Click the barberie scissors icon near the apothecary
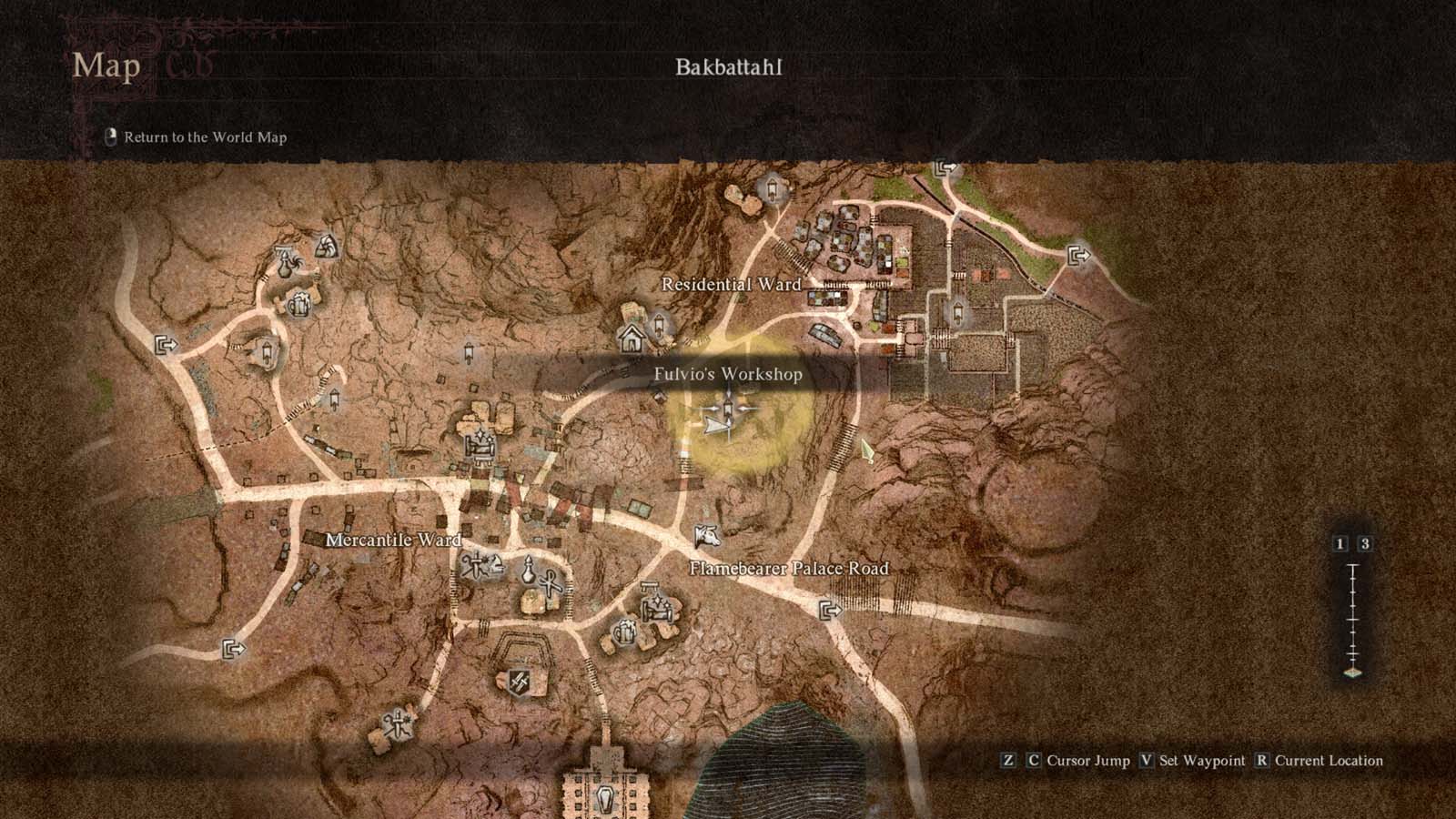Image resolution: width=1456 pixels, height=819 pixels. point(551,584)
